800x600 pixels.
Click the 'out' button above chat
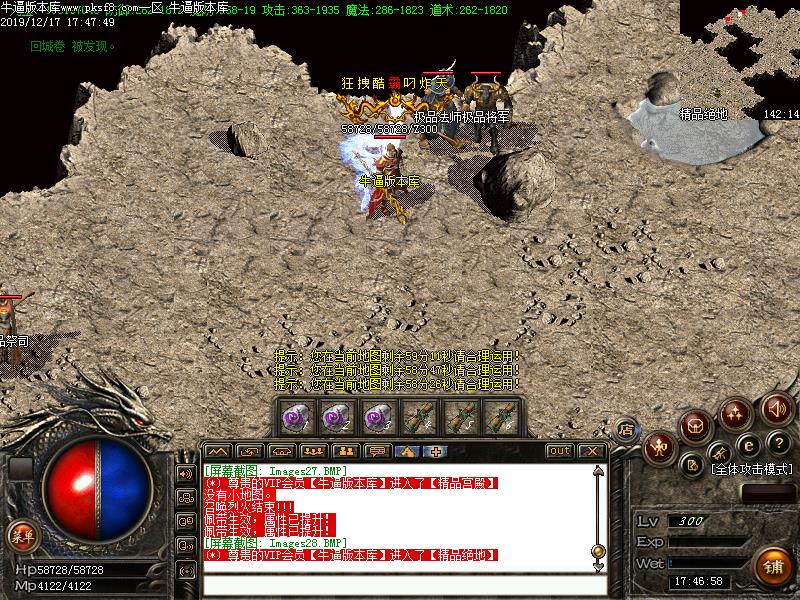560,451
